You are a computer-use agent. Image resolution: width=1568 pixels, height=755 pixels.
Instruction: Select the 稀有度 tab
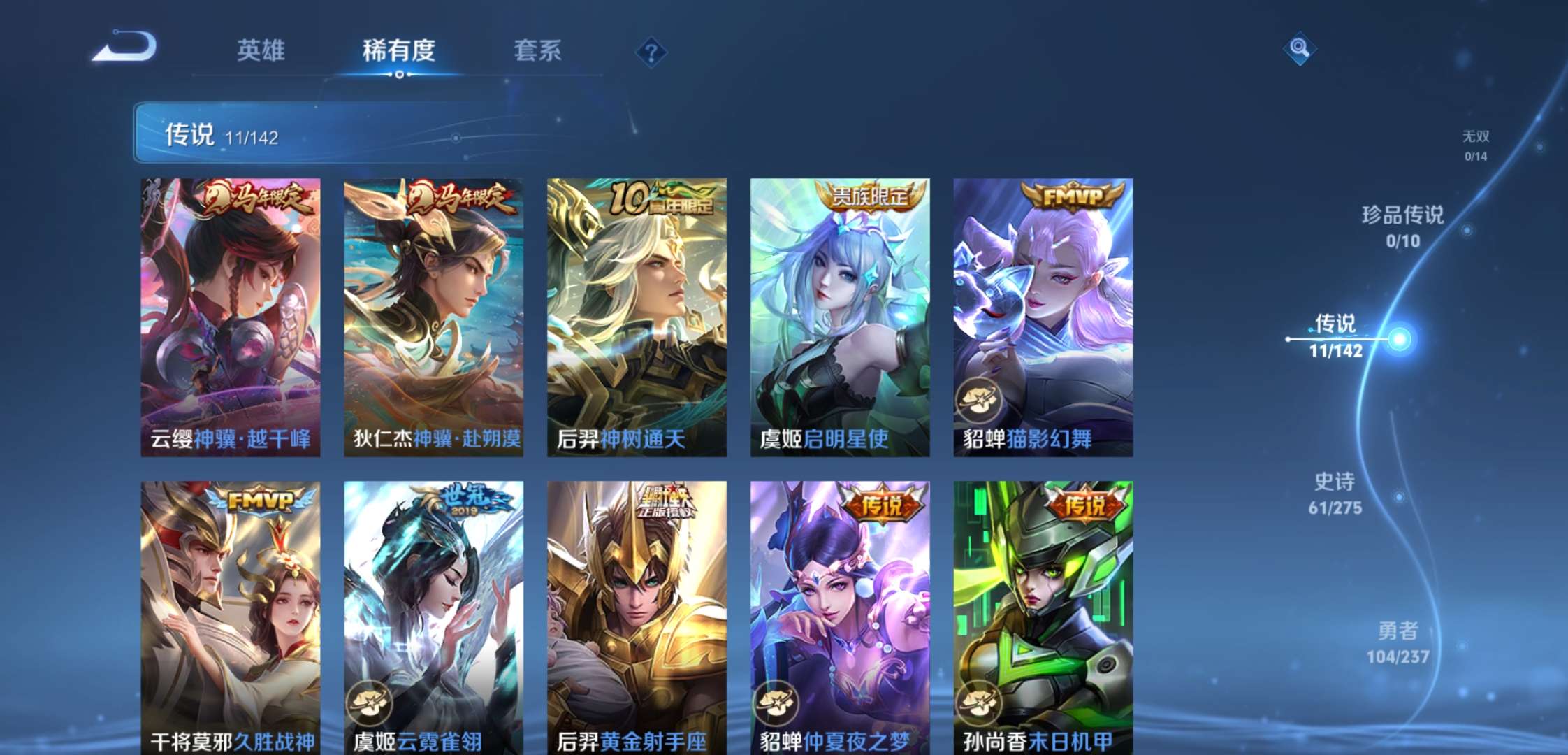click(x=398, y=50)
